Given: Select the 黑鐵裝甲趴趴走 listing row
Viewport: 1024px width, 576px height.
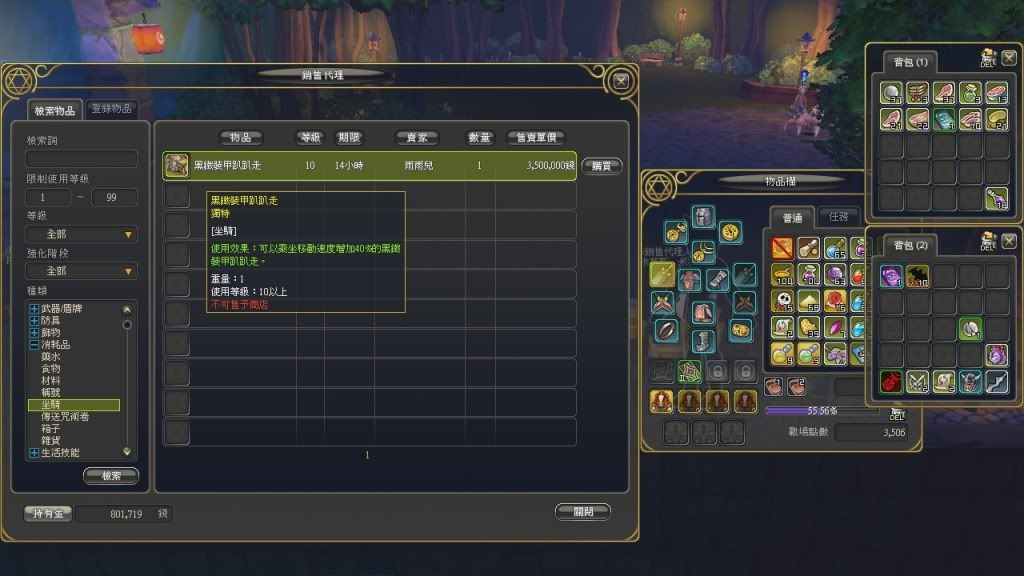Looking at the screenshot, I should point(370,166).
